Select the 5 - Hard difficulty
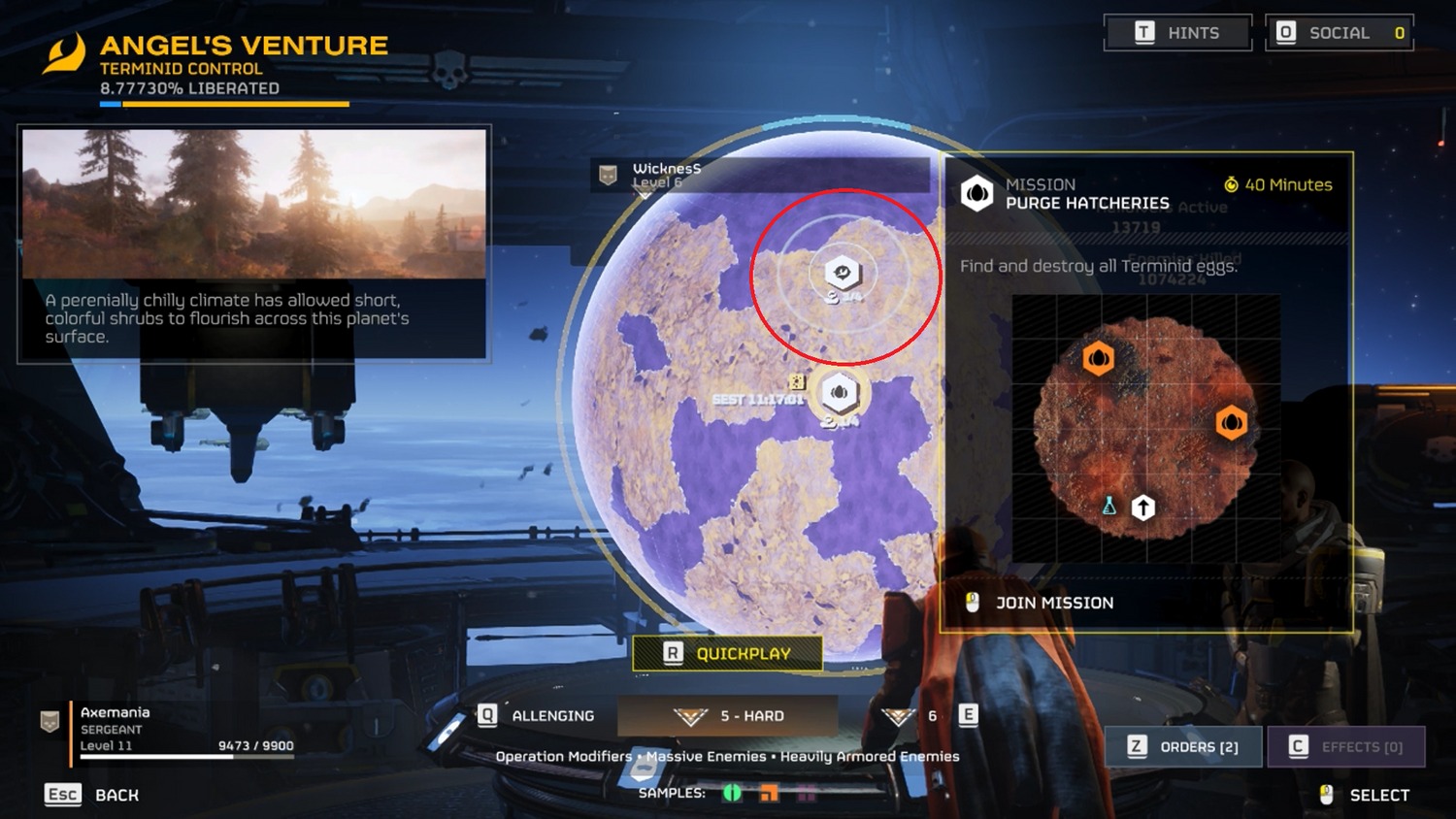Image resolution: width=1456 pixels, height=819 pixels. tap(728, 716)
